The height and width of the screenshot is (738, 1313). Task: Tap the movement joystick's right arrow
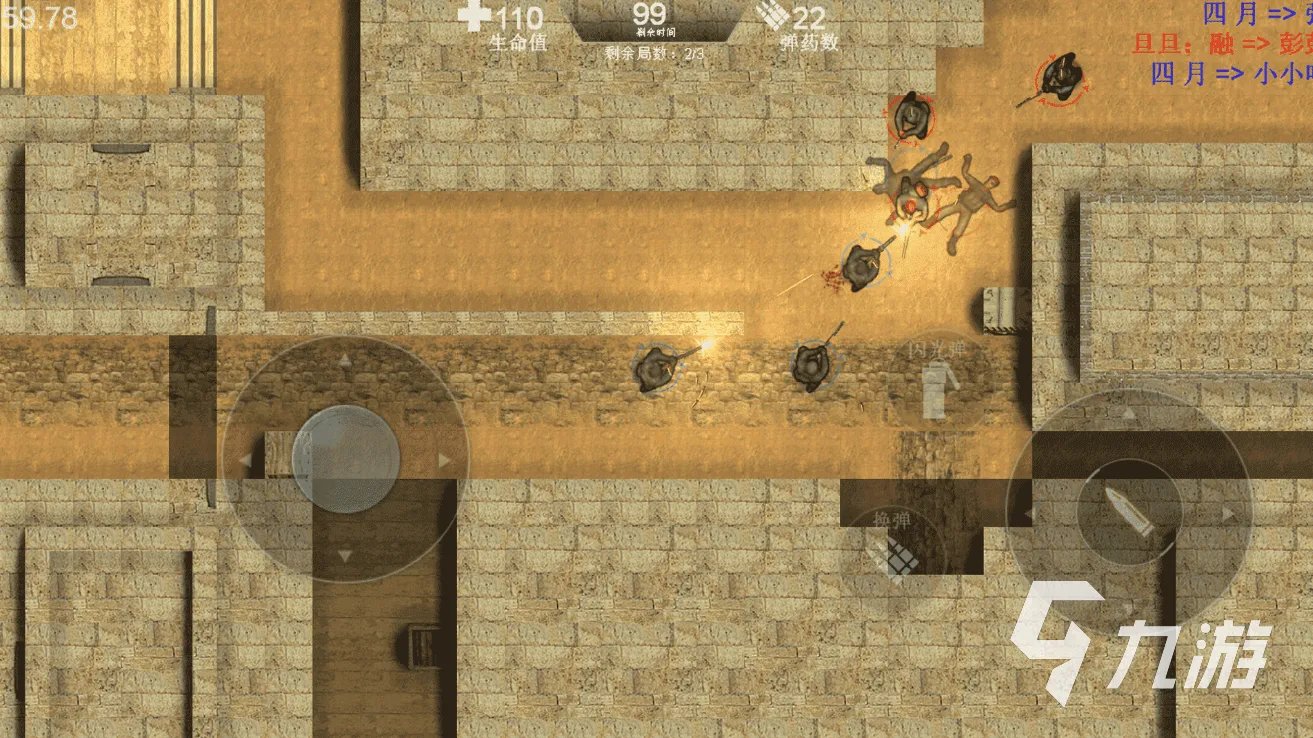coord(446,460)
